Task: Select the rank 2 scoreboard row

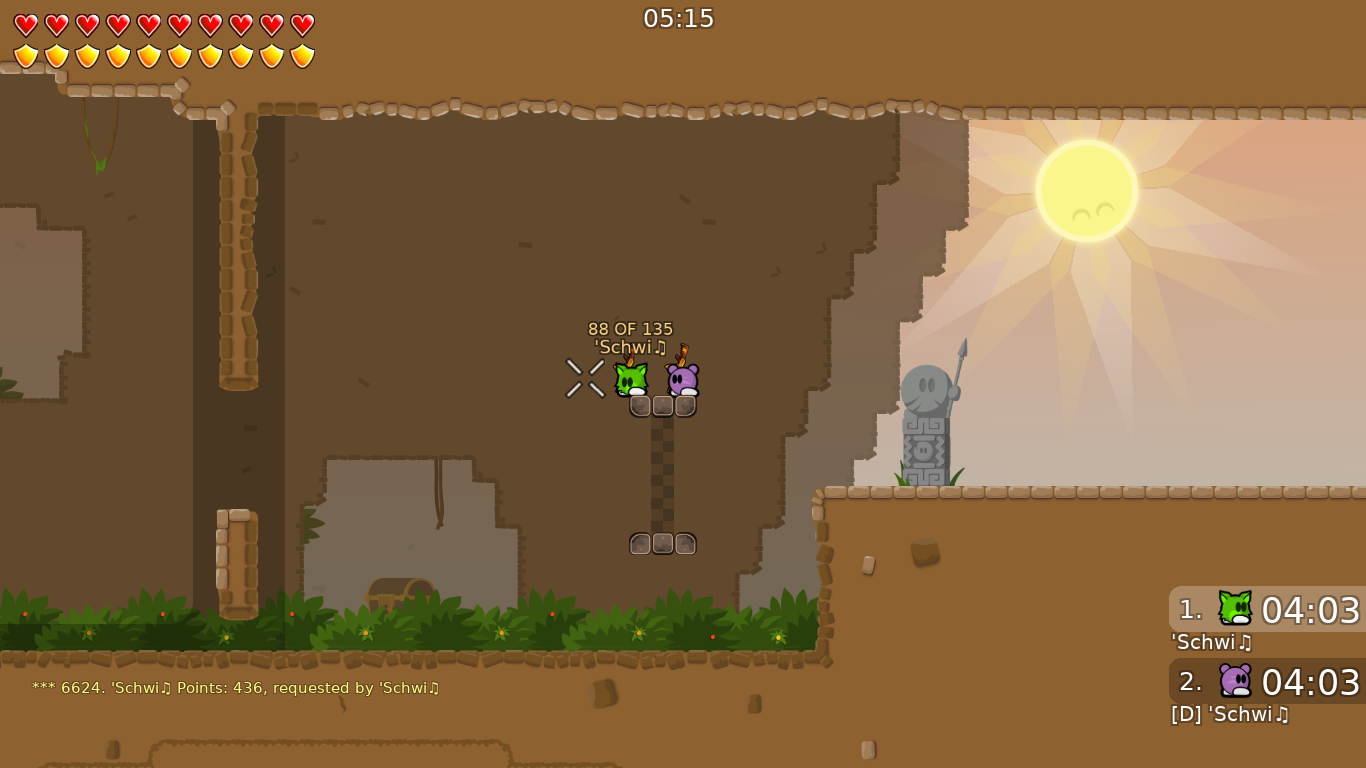Action: tap(1190, 682)
